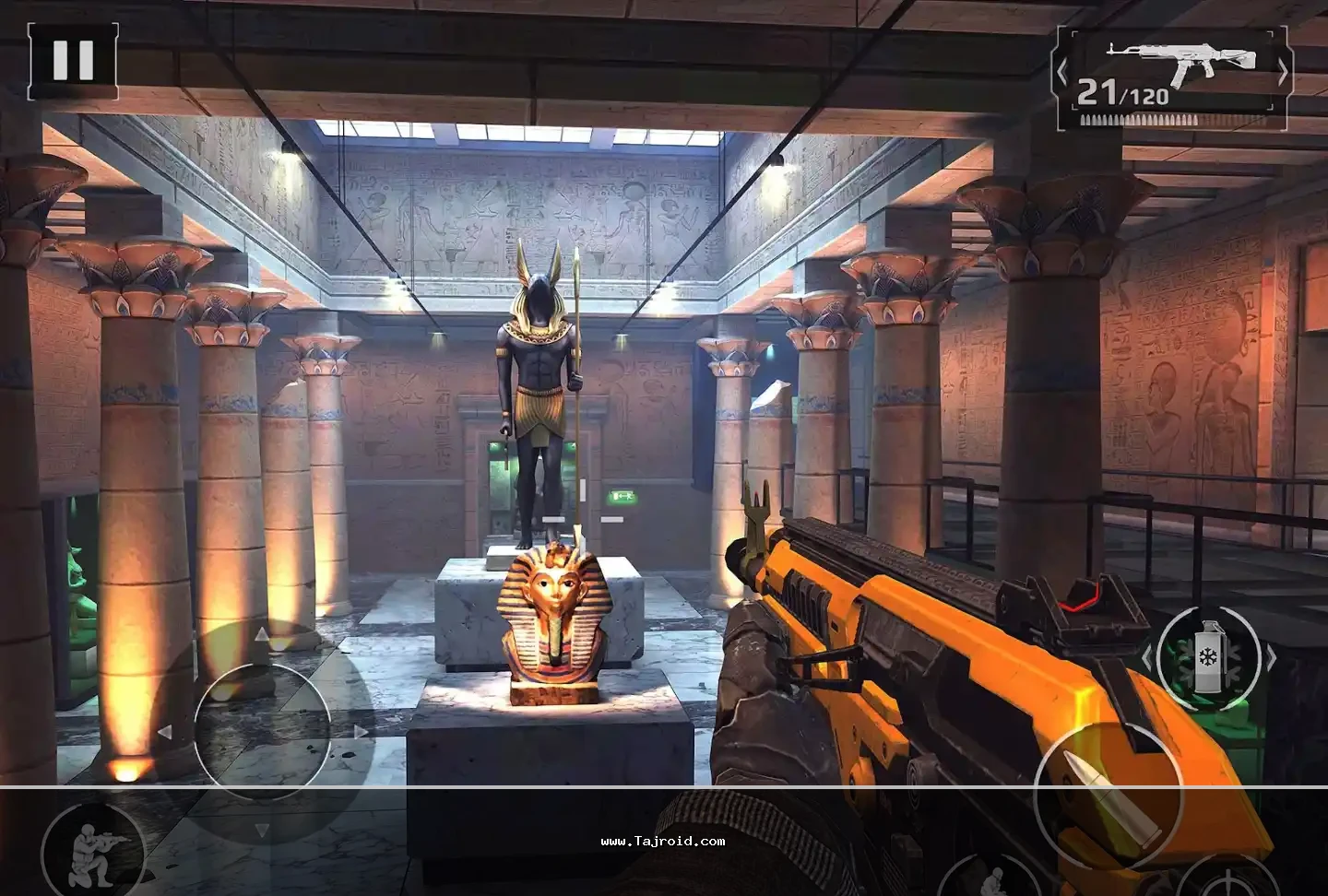Throw the freeze grenade
1328x896 pixels.
click(x=1208, y=657)
